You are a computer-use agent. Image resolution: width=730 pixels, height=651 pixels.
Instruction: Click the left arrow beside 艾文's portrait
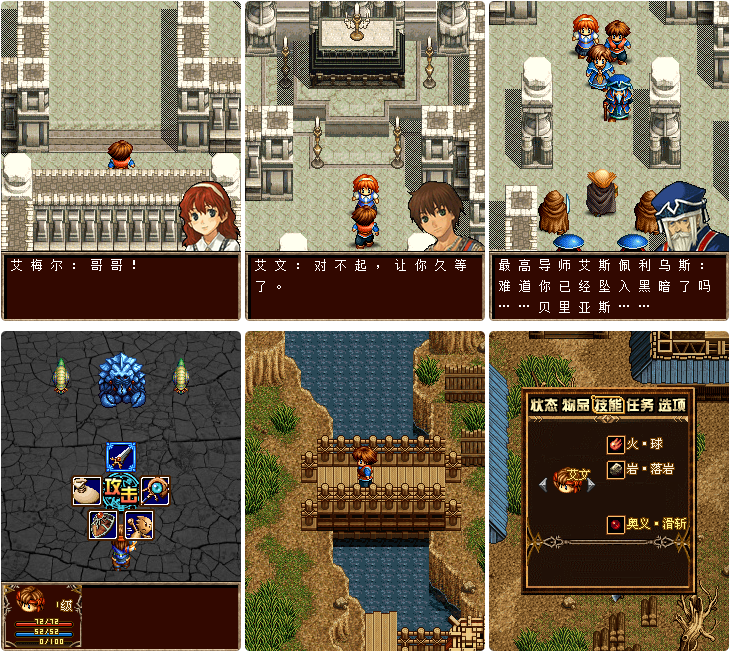point(545,484)
